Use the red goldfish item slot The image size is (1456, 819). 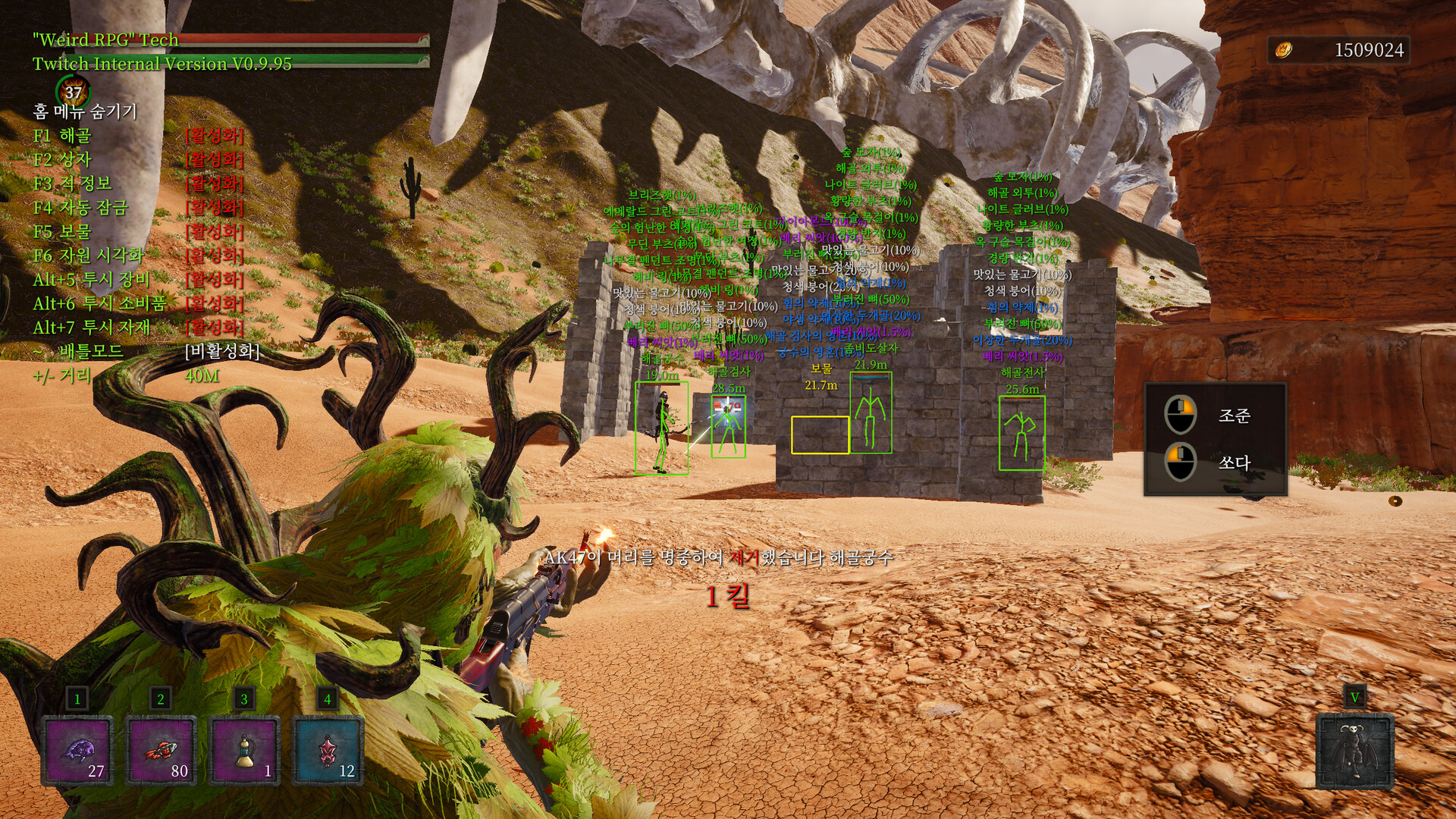coord(161,751)
